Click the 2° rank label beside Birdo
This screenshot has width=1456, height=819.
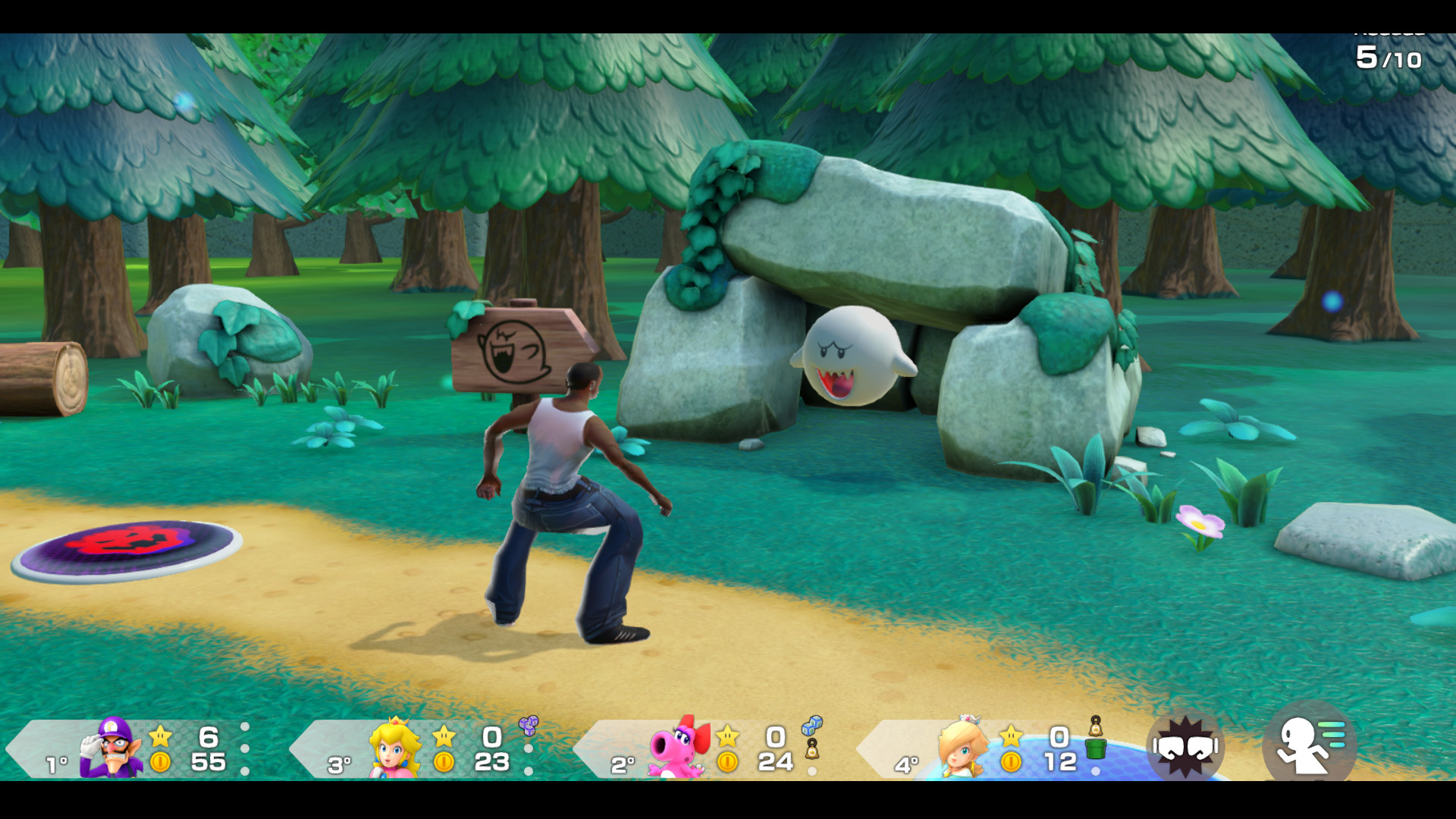[x=623, y=764]
